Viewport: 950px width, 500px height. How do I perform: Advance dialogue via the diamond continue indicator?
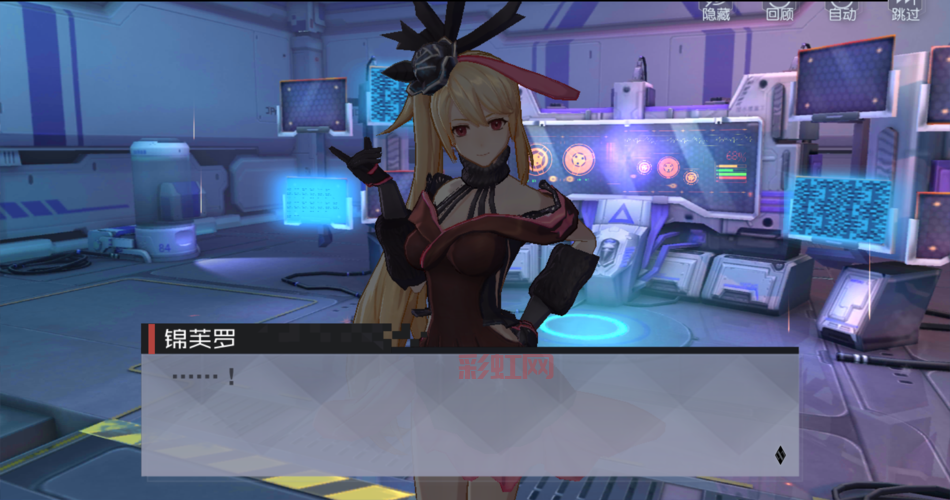780,457
